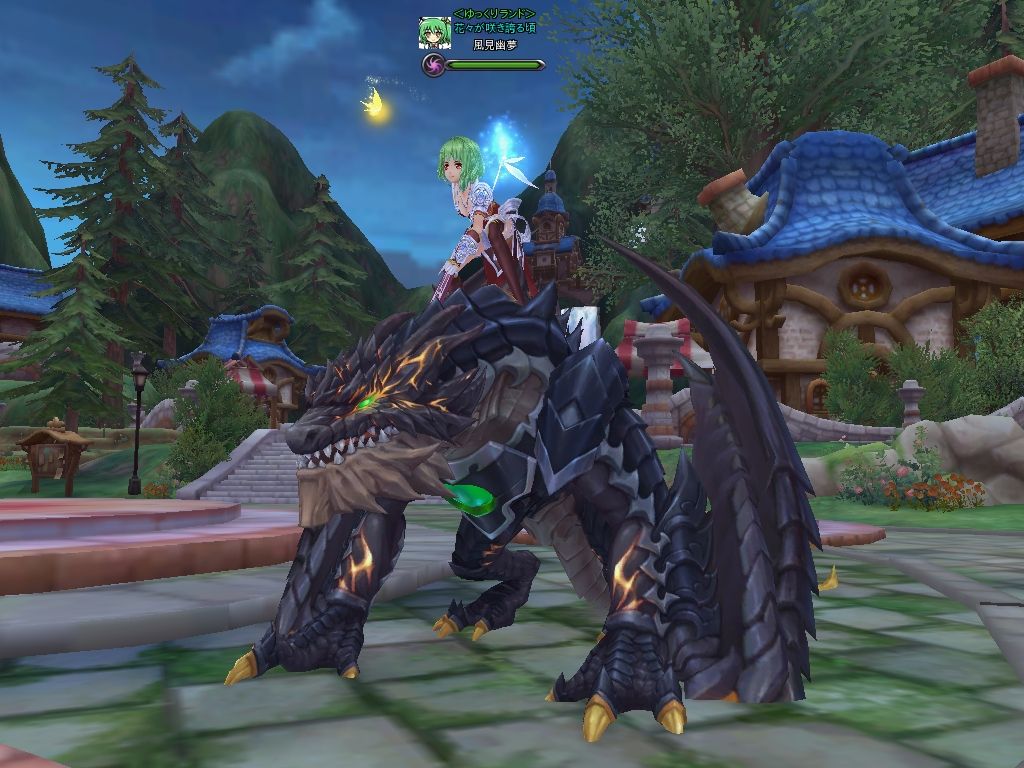Select the purple swirl class icon
This screenshot has height=768, width=1024.
click(433, 66)
